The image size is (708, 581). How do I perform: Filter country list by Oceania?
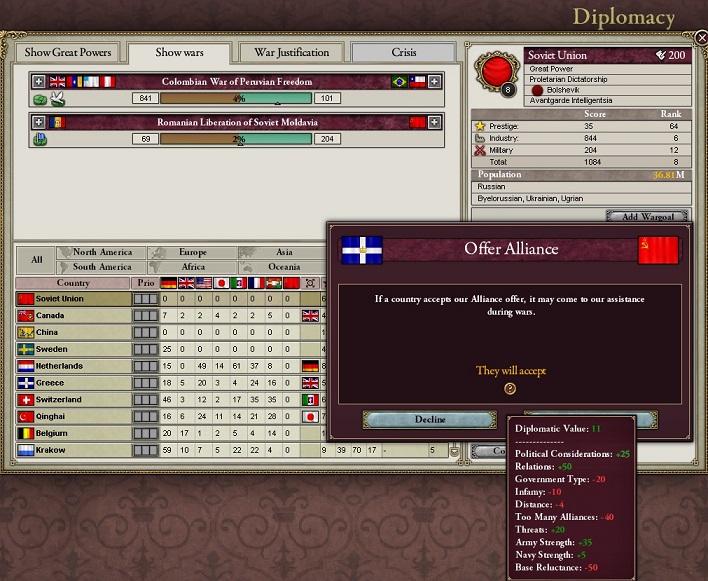(x=284, y=267)
